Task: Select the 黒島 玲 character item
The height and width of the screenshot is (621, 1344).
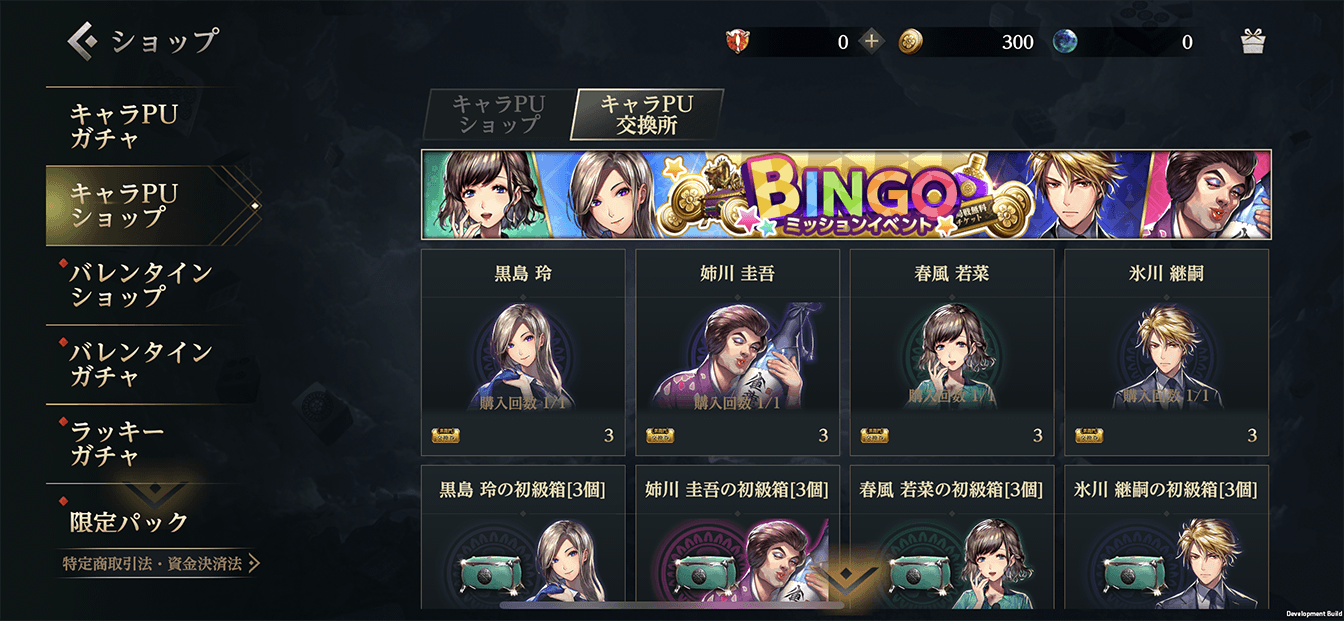Action: click(523, 352)
